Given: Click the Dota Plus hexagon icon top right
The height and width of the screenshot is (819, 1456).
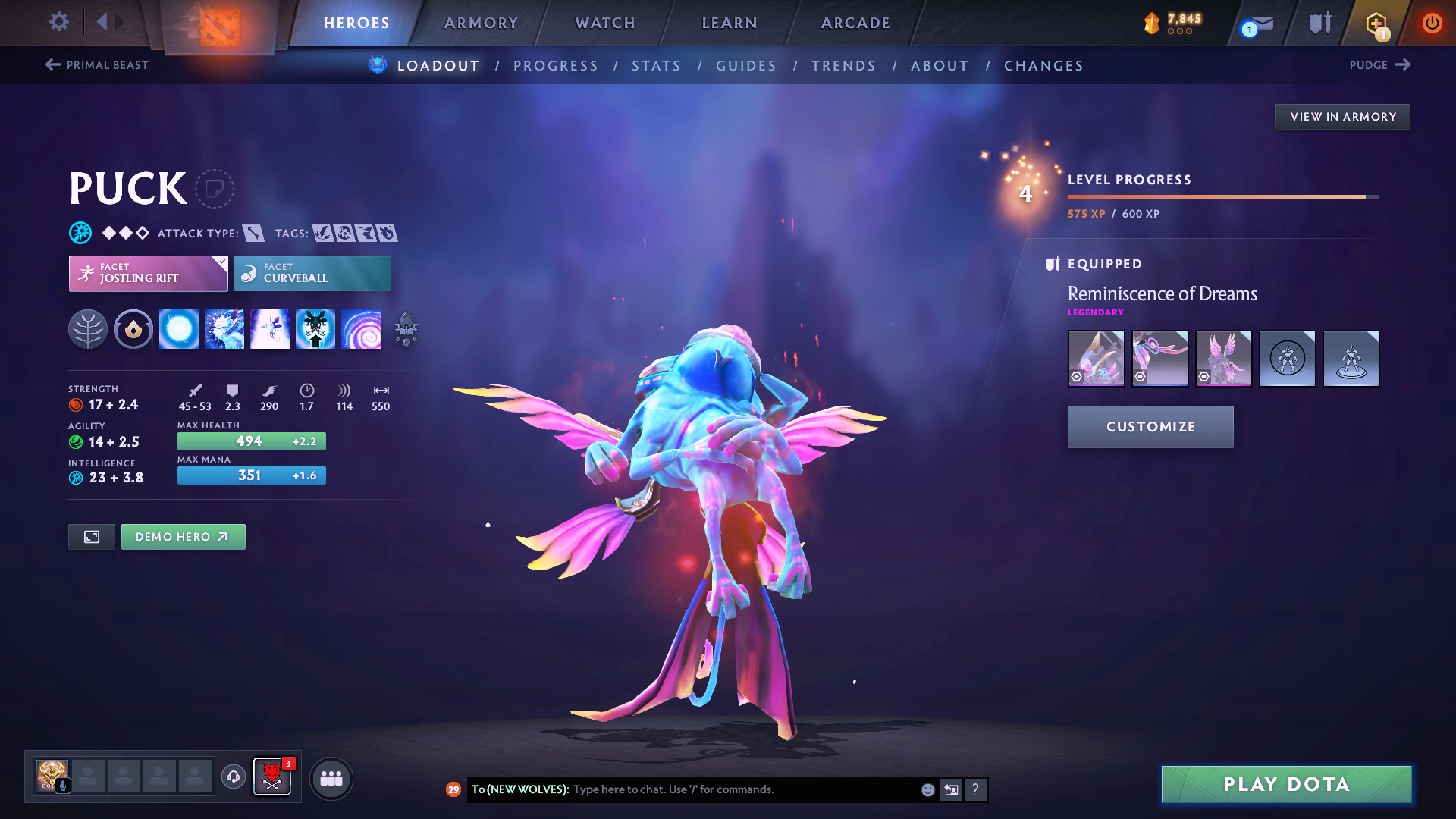Looking at the screenshot, I should tap(1375, 23).
